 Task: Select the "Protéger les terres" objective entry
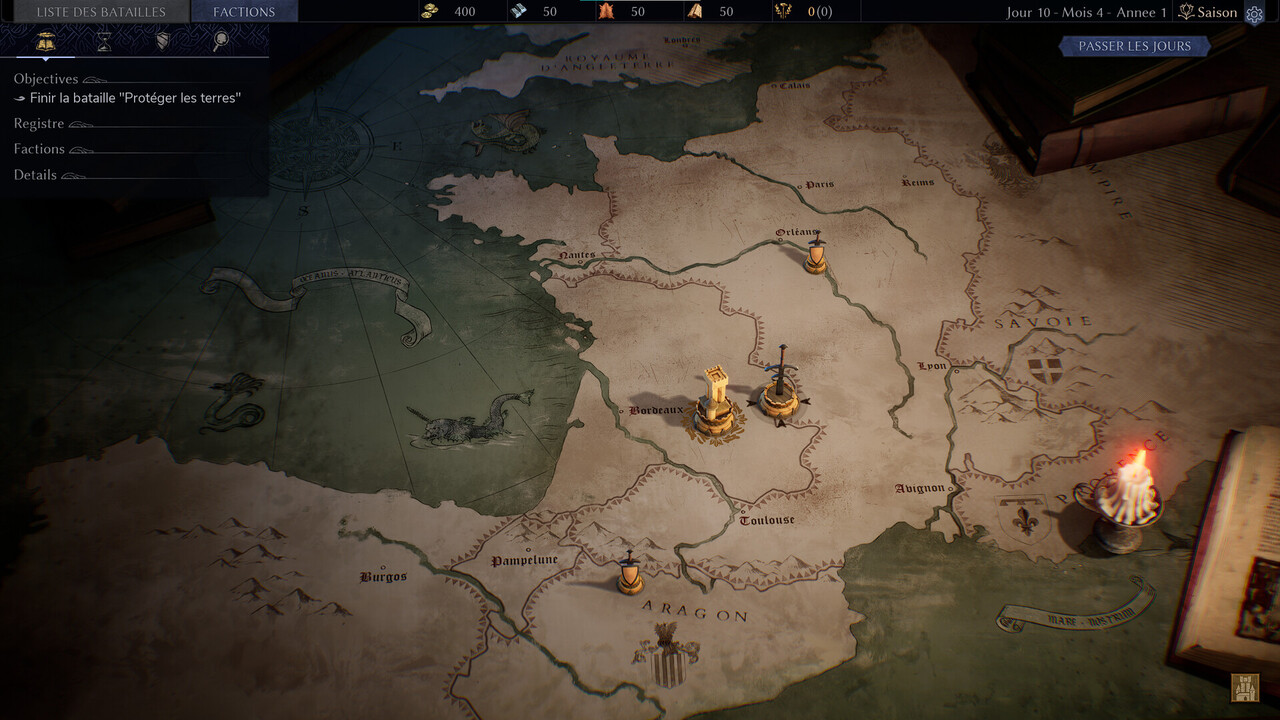pos(135,98)
